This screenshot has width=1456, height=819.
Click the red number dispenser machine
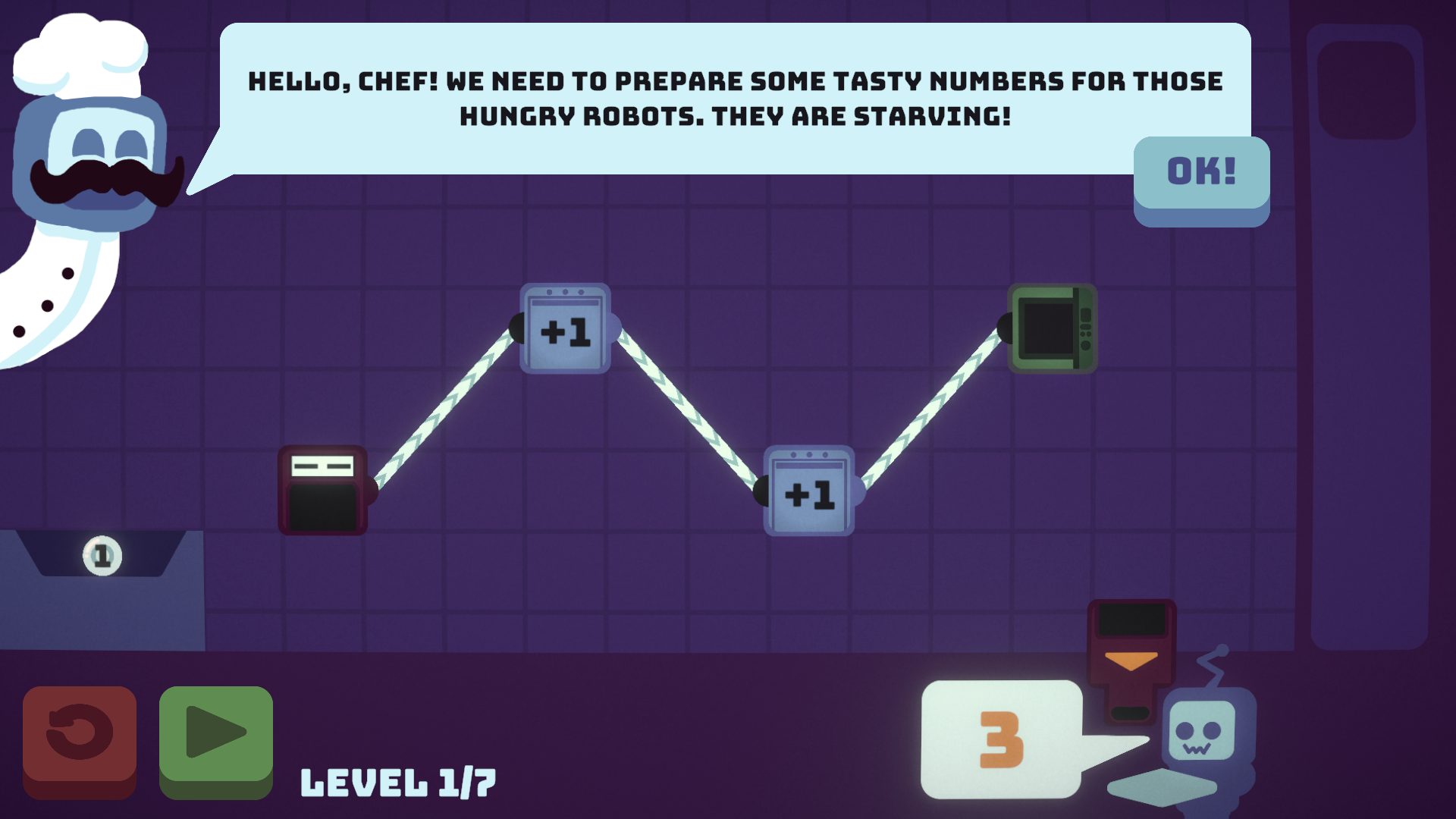(322, 489)
